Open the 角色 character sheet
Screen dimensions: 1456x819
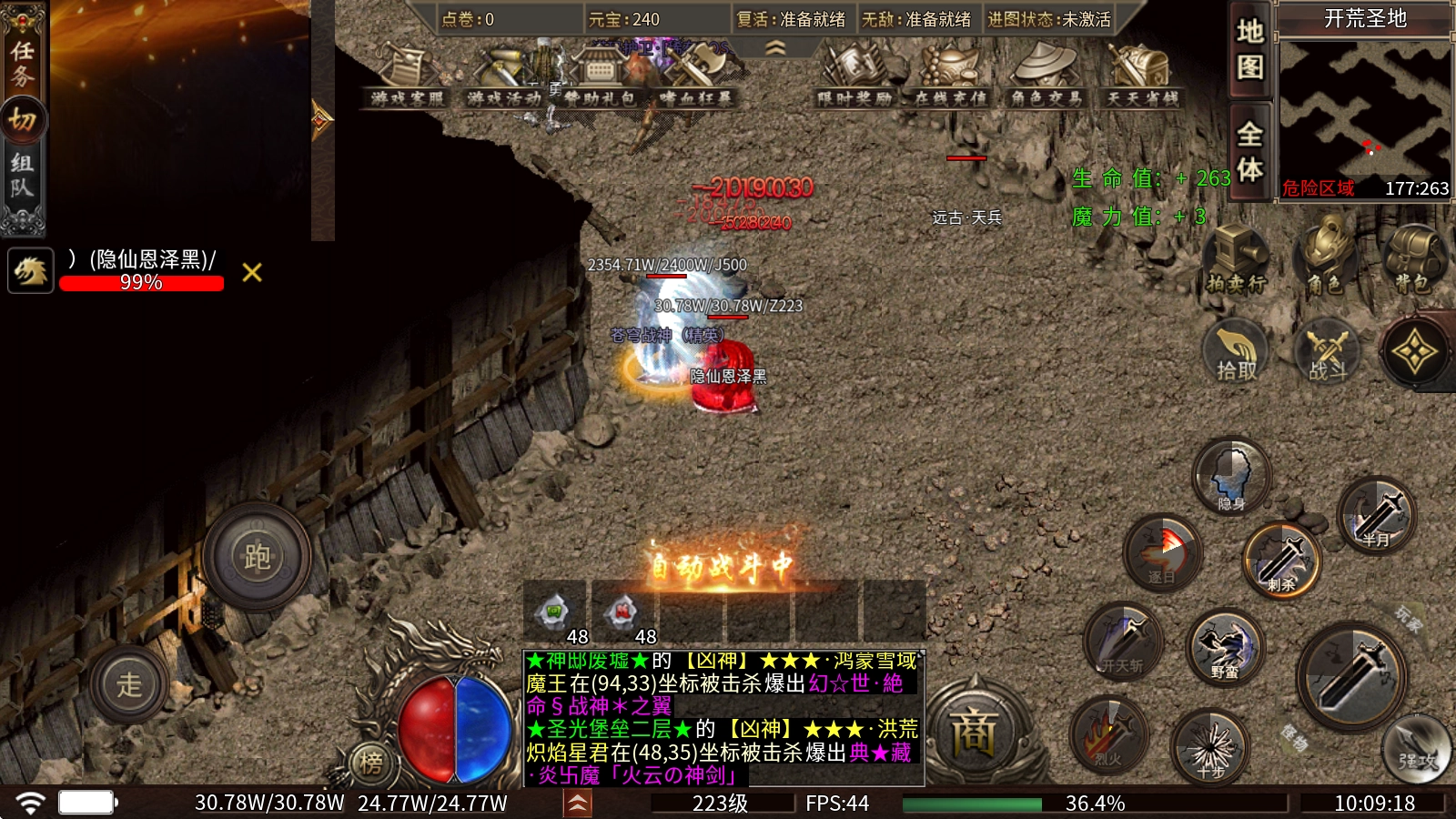point(1325,260)
